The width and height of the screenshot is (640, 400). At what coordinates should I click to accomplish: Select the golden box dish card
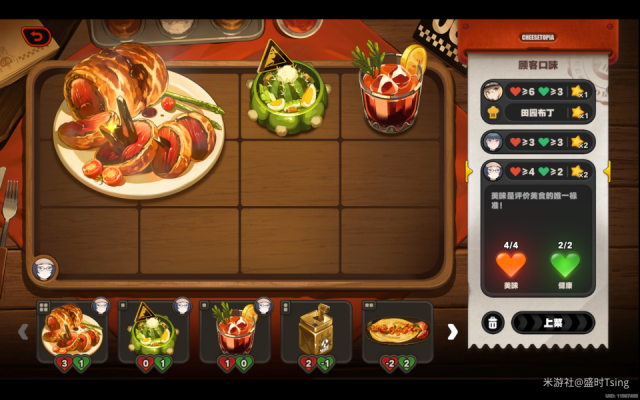click(316, 332)
